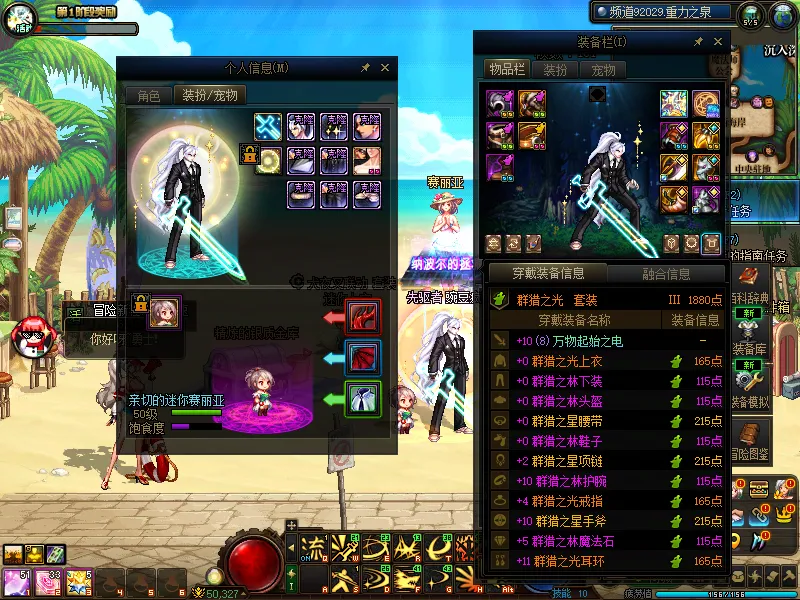The height and width of the screenshot is (600, 800).
Task: Select the green-bordered white pet equipment slot
Action: (x=362, y=399)
